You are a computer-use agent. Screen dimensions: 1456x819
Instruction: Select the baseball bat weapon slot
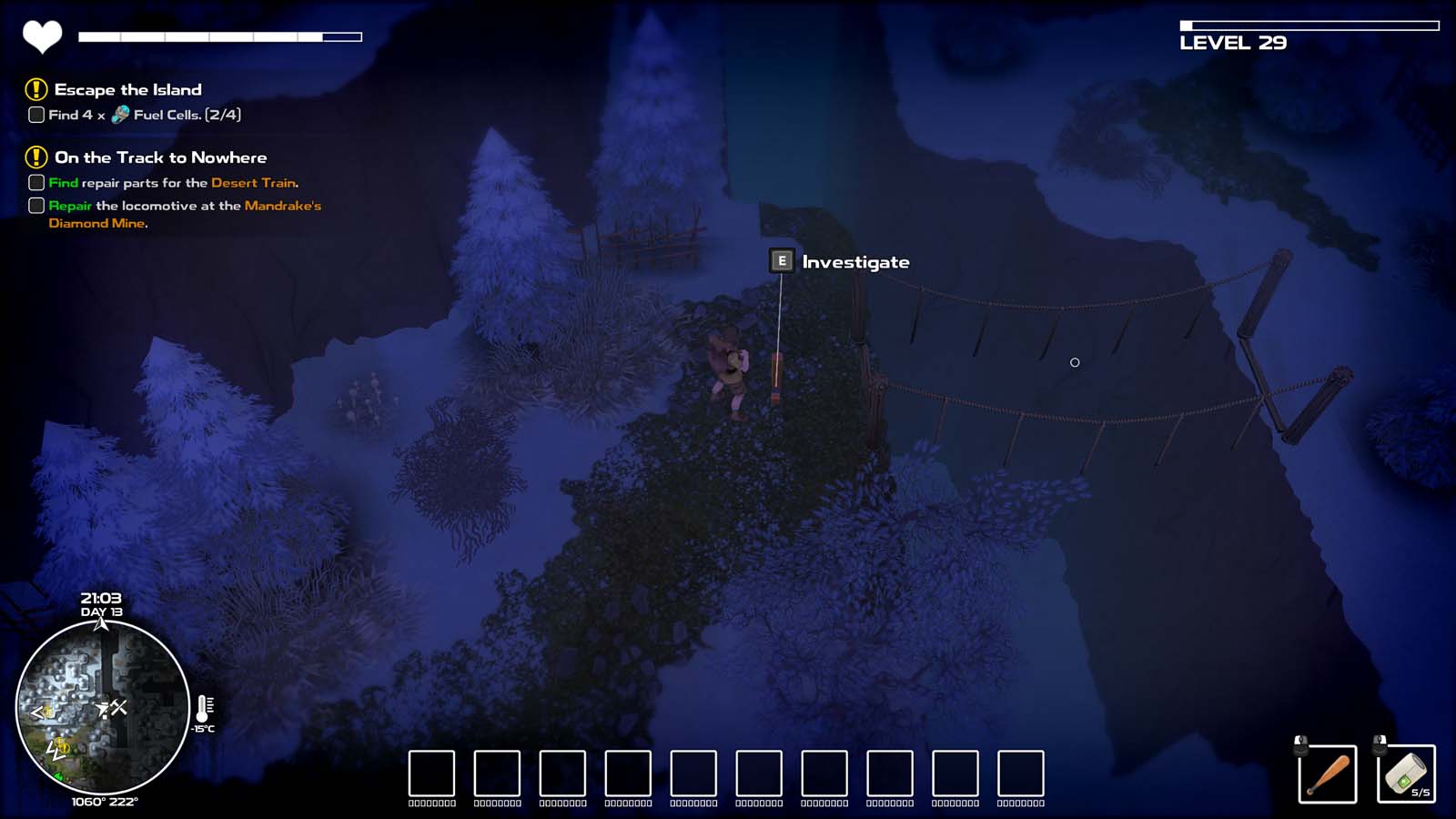click(1330, 773)
